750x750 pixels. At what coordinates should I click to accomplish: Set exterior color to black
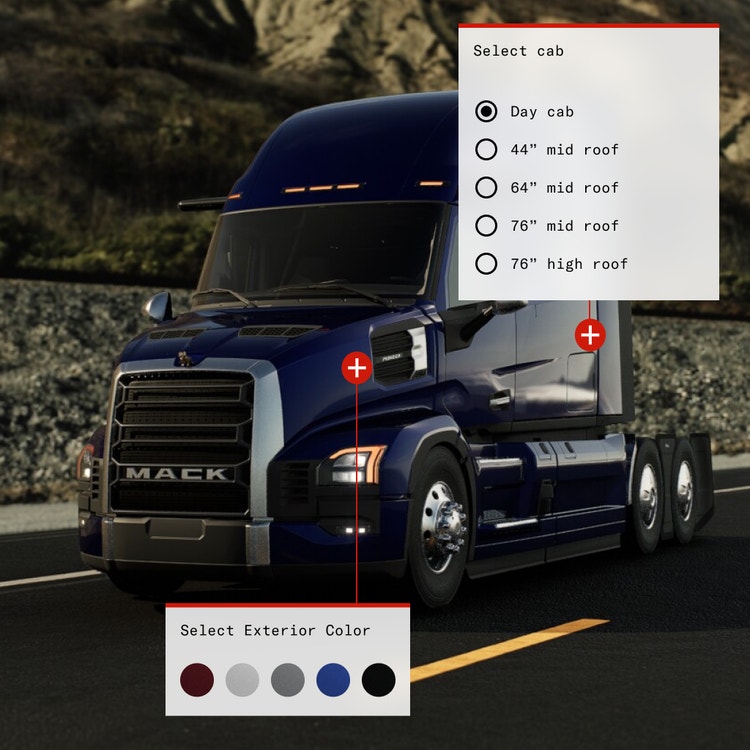point(379,680)
